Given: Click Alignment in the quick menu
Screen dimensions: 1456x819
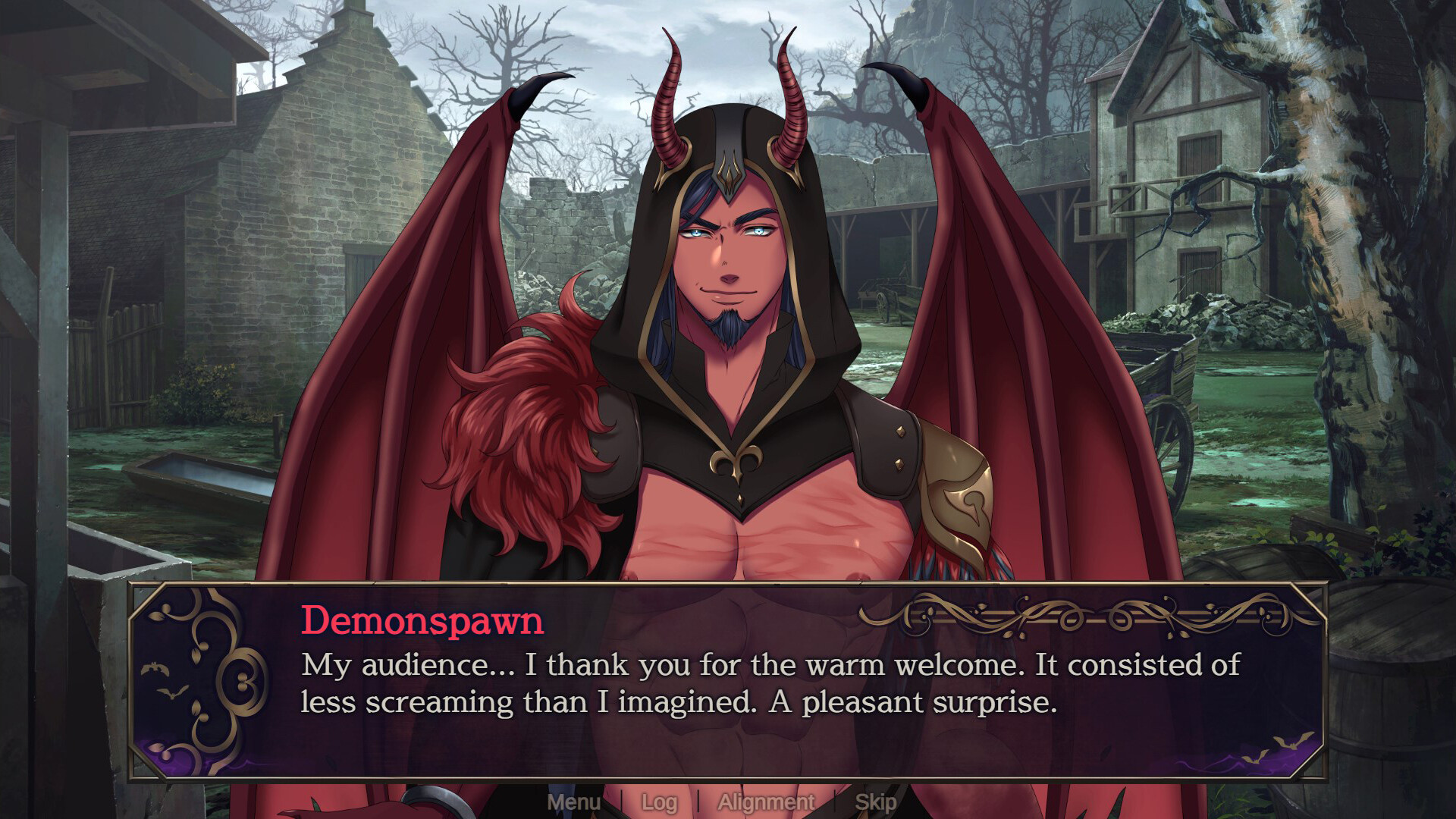Looking at the screenshot, I should 766,802.
